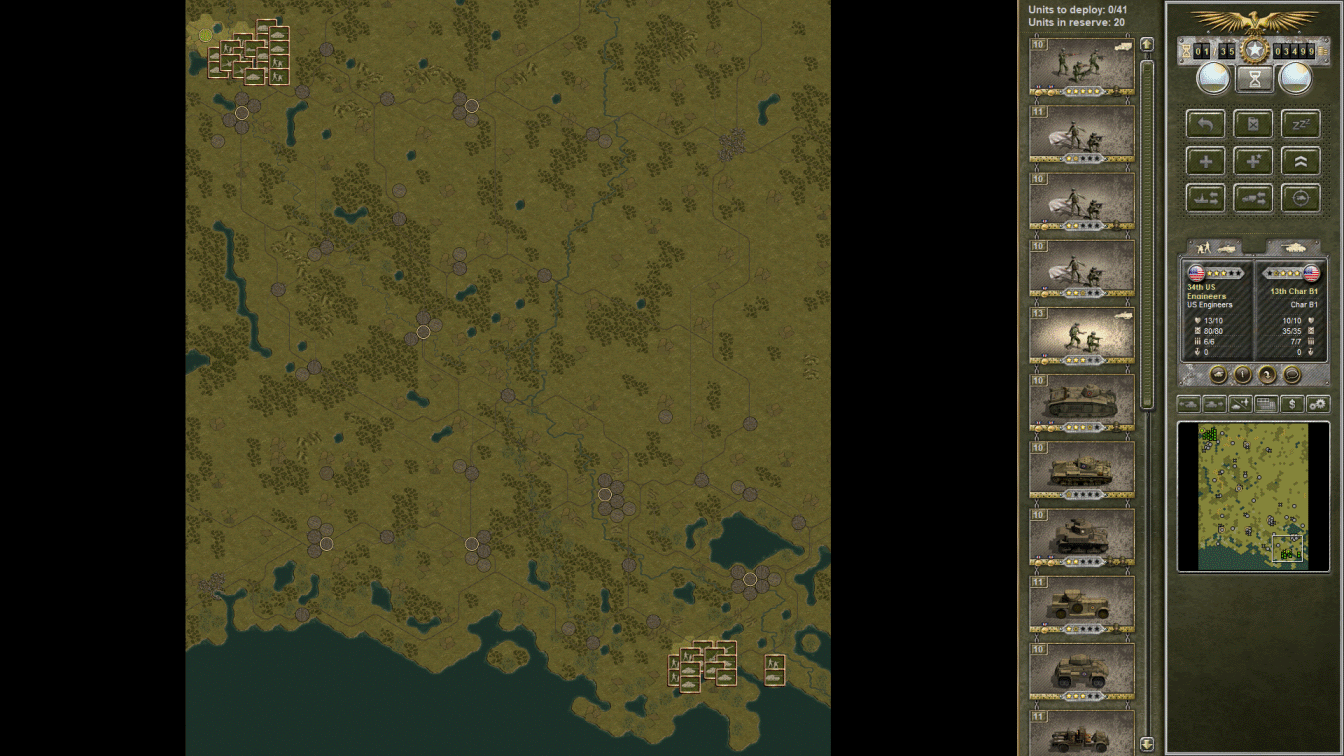
Task: Mount the unit in land transport
Action: (x=1253, y=197)
